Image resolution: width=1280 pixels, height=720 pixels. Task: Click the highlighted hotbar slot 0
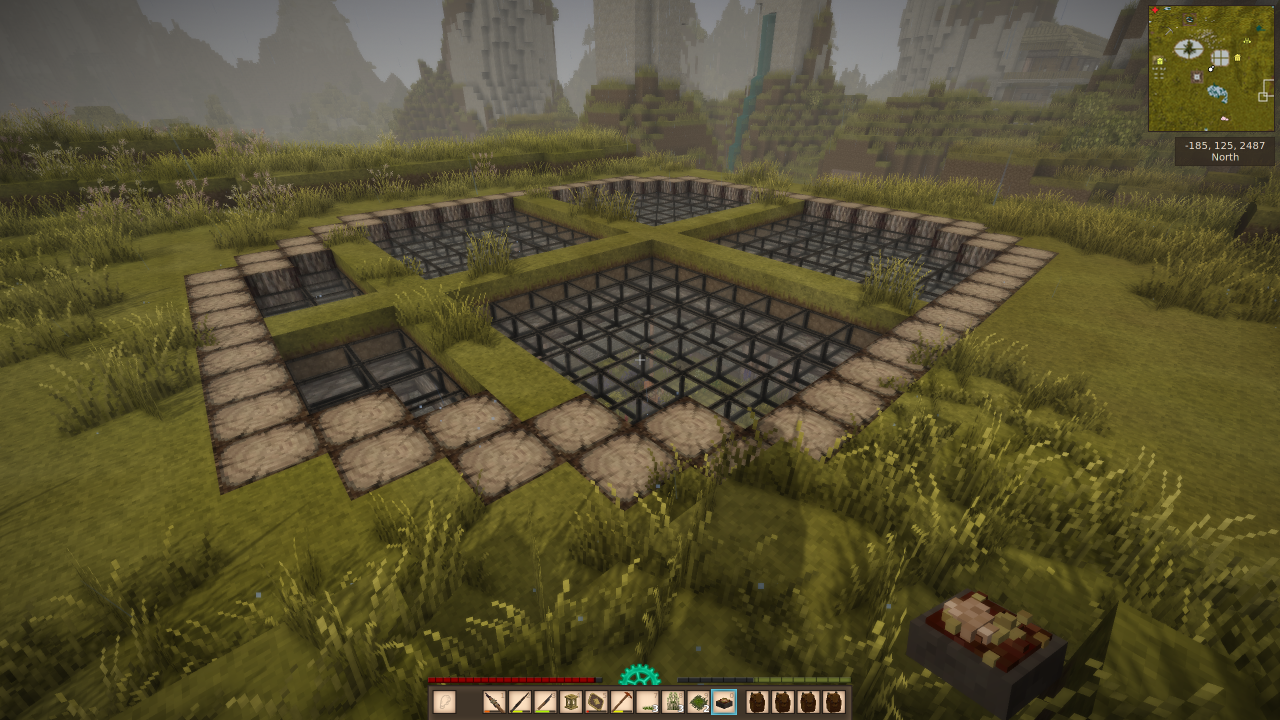(x=724, y=702)
